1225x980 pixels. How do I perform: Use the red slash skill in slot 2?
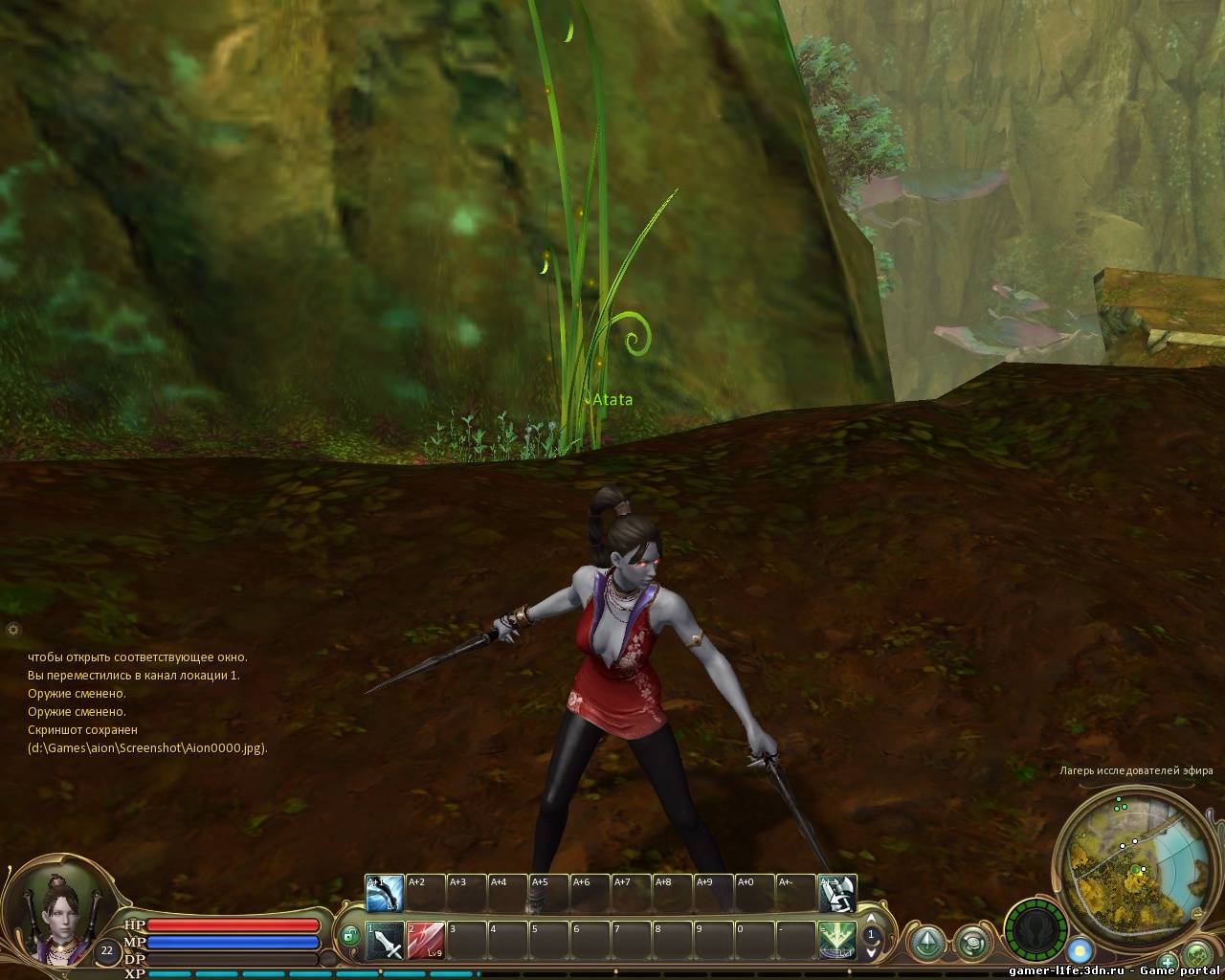coord(425,940)
